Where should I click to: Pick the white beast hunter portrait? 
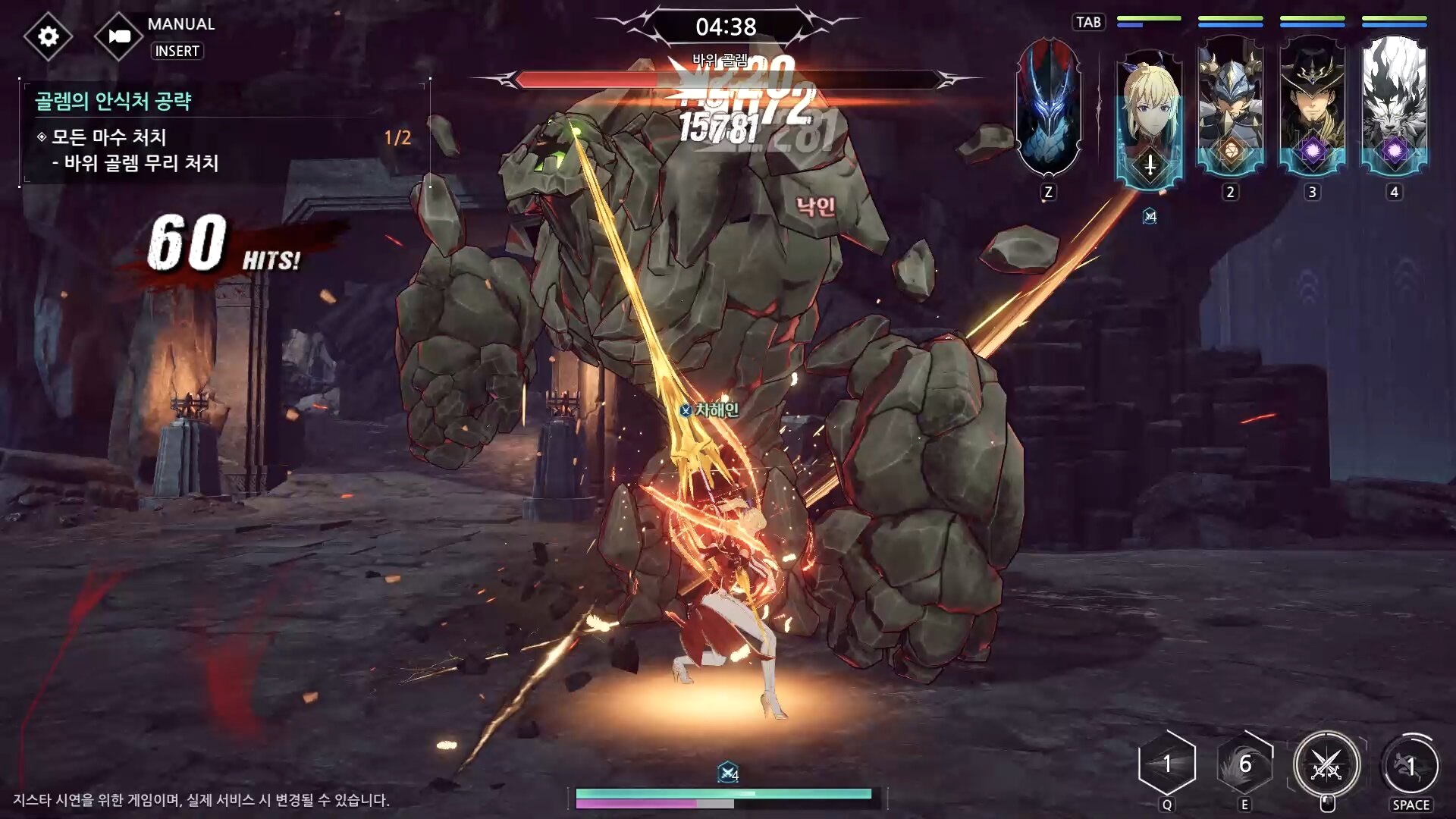pos(1394,108)
